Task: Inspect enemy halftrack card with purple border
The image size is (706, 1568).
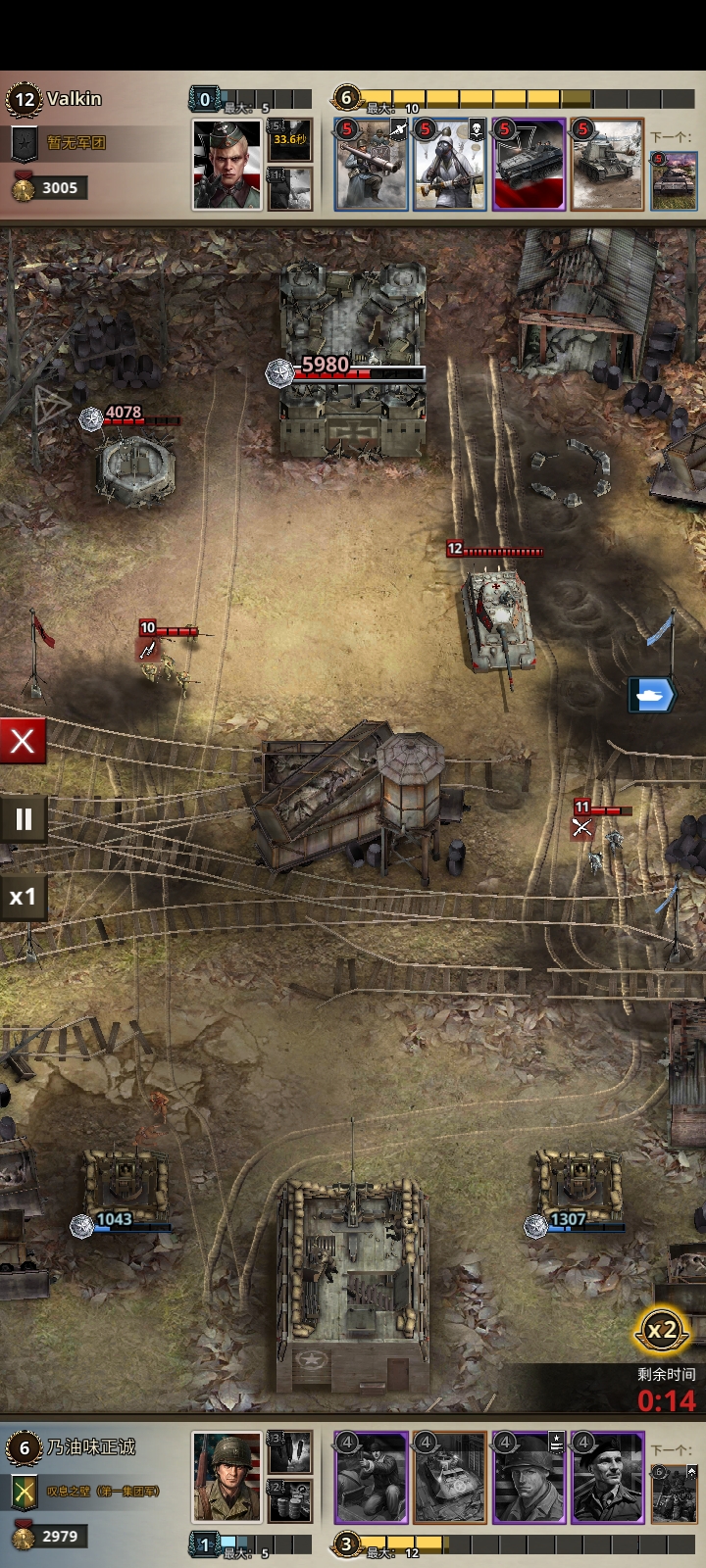Action: (529, 165)
